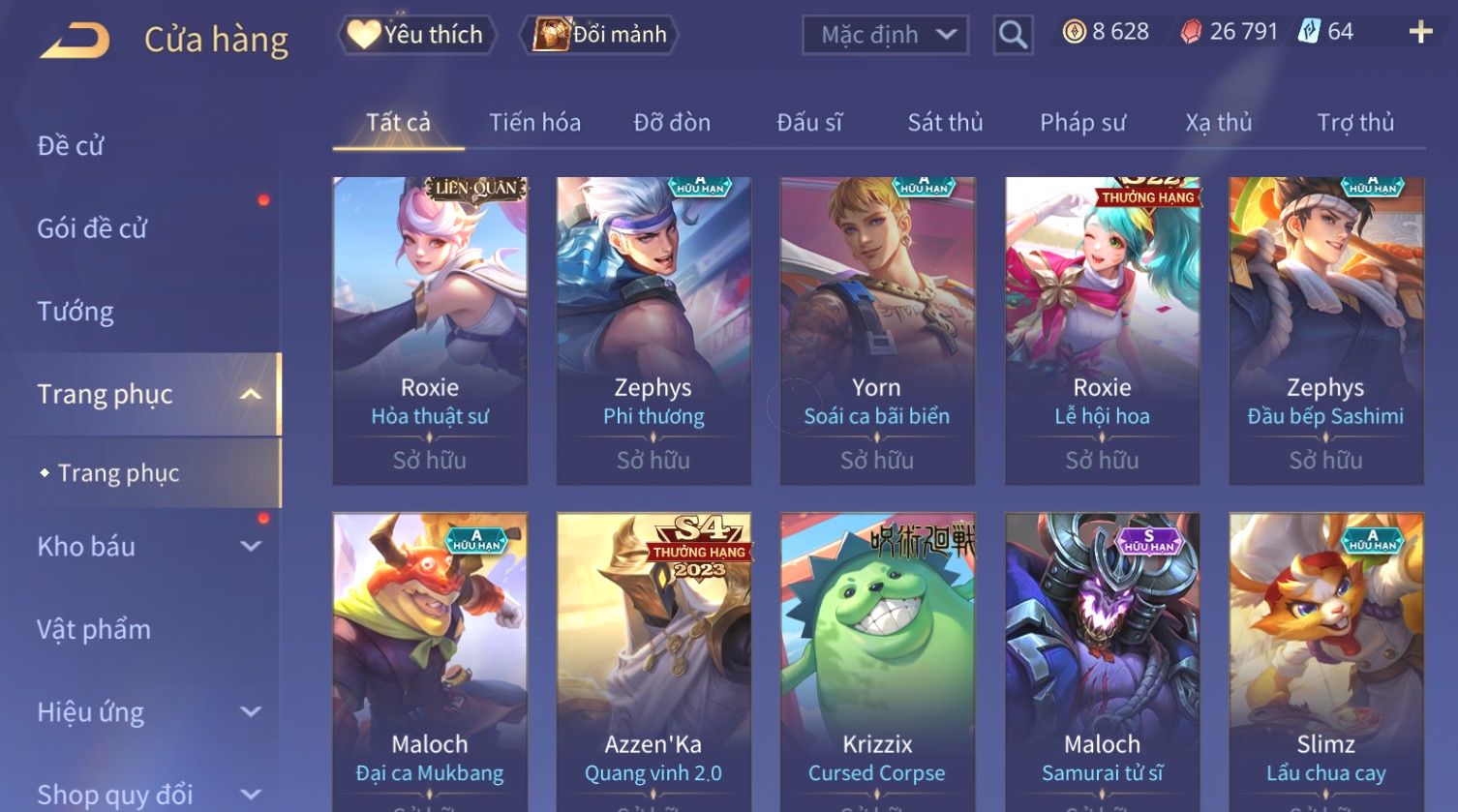1458x812 pixels.
Task: Click the magnifier search button
Action: pyautogui.click(x=1013, y=35)
